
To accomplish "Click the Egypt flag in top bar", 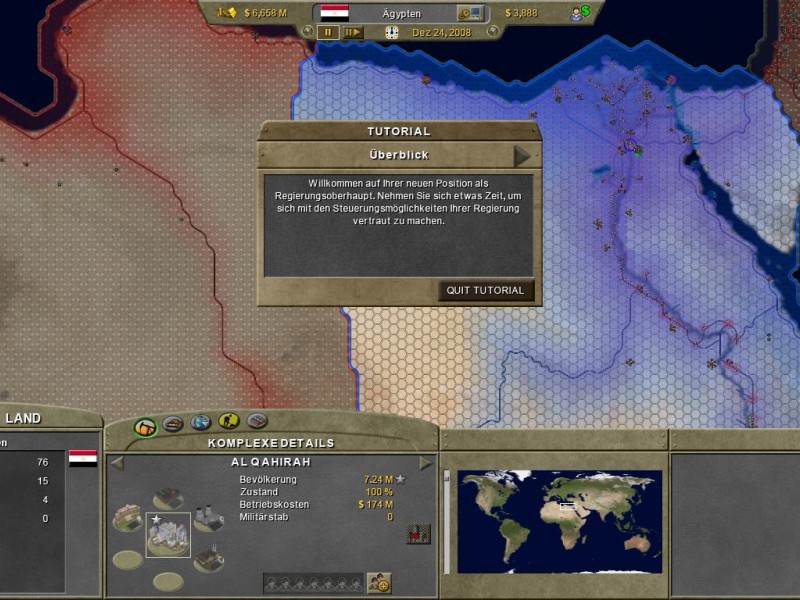I will [x=334, y=13].
